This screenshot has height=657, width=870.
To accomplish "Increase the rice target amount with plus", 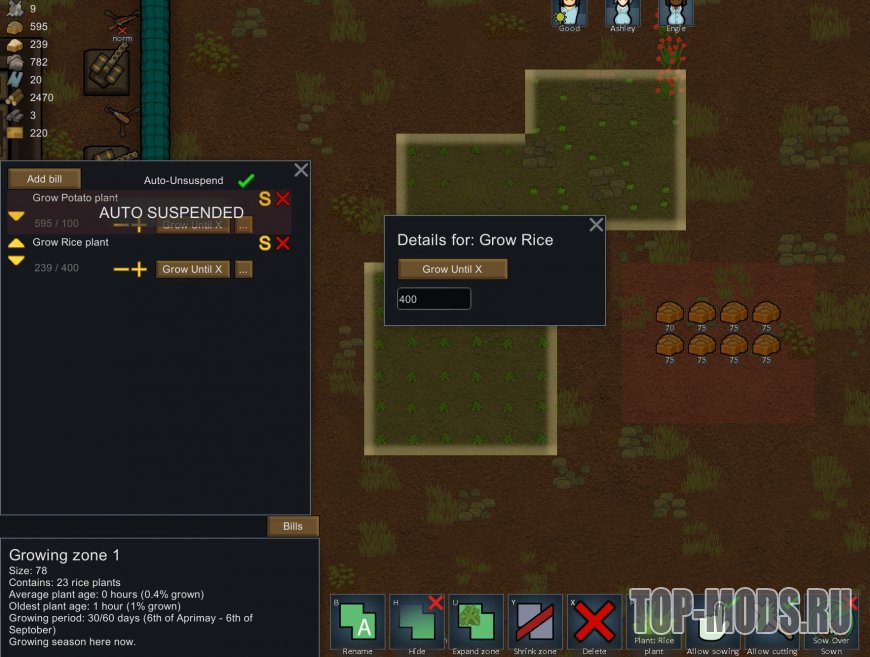I will (x=139, y=269).
